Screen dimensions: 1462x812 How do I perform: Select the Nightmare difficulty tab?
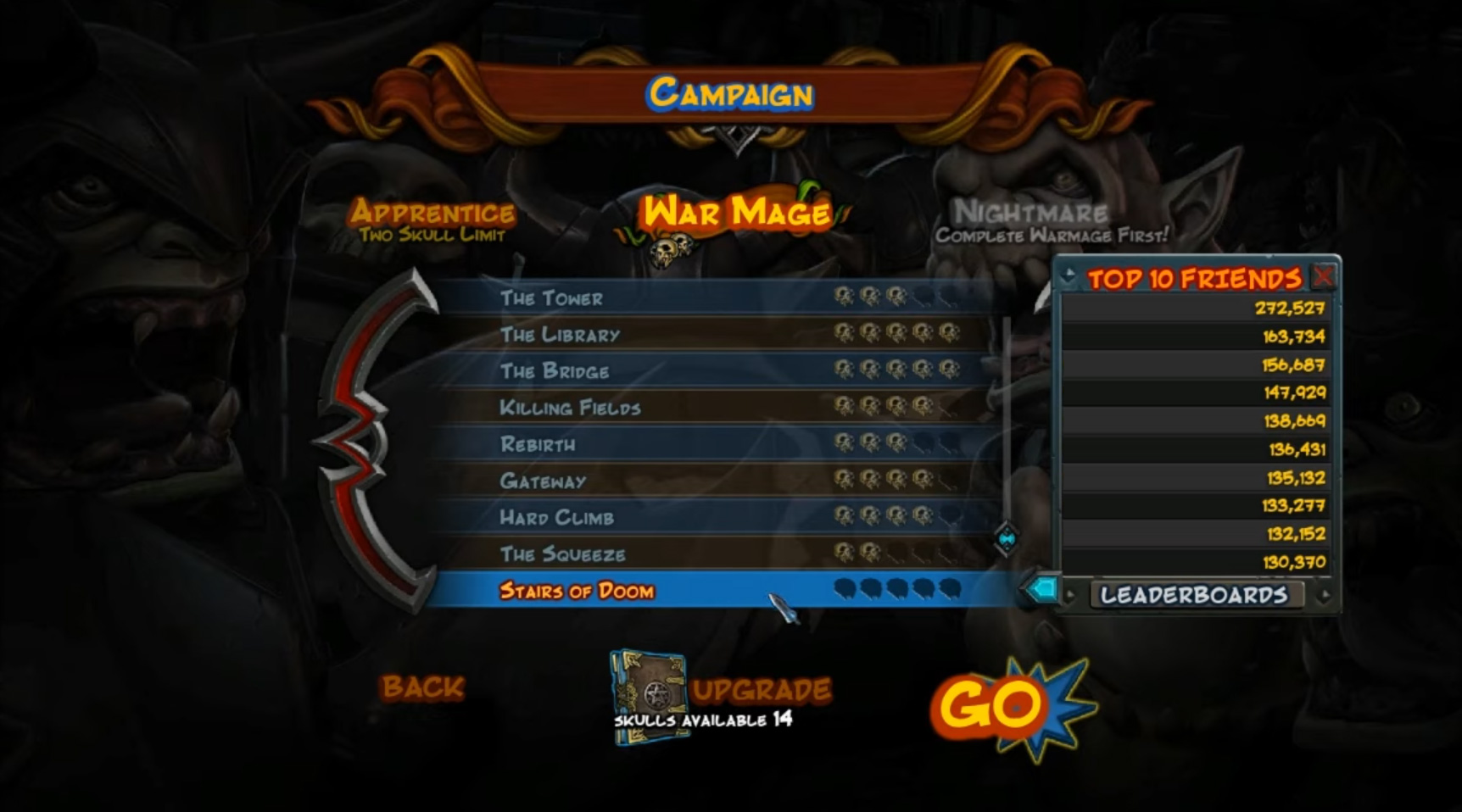1030,211
